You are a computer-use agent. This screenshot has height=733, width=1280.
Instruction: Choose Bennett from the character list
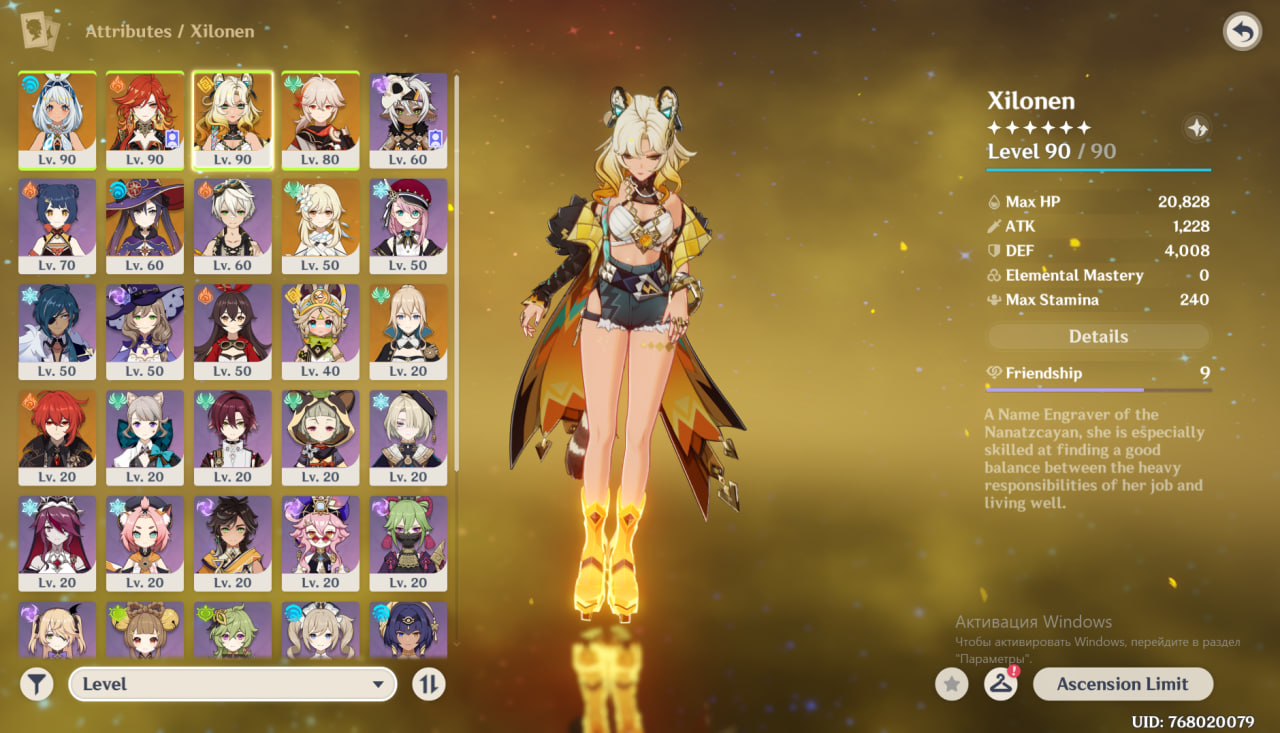pos(232,226)
